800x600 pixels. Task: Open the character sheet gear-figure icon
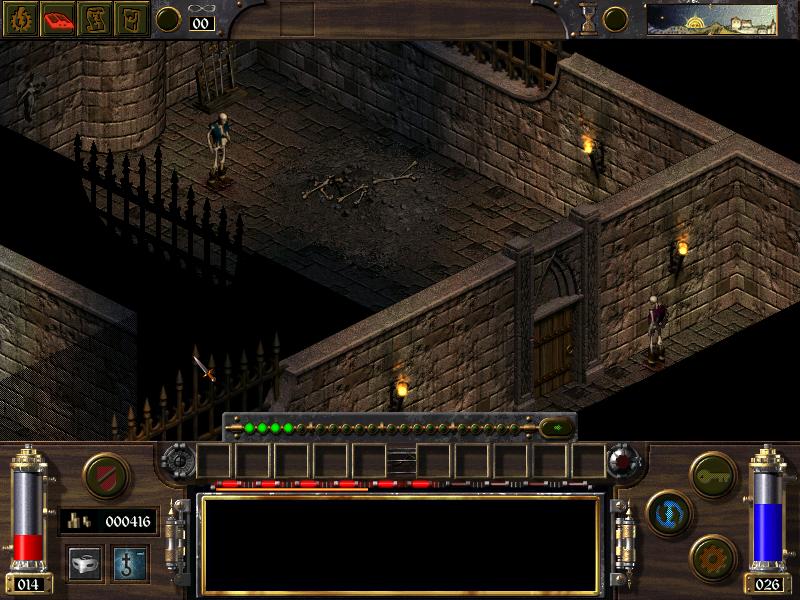pos(21,19)
